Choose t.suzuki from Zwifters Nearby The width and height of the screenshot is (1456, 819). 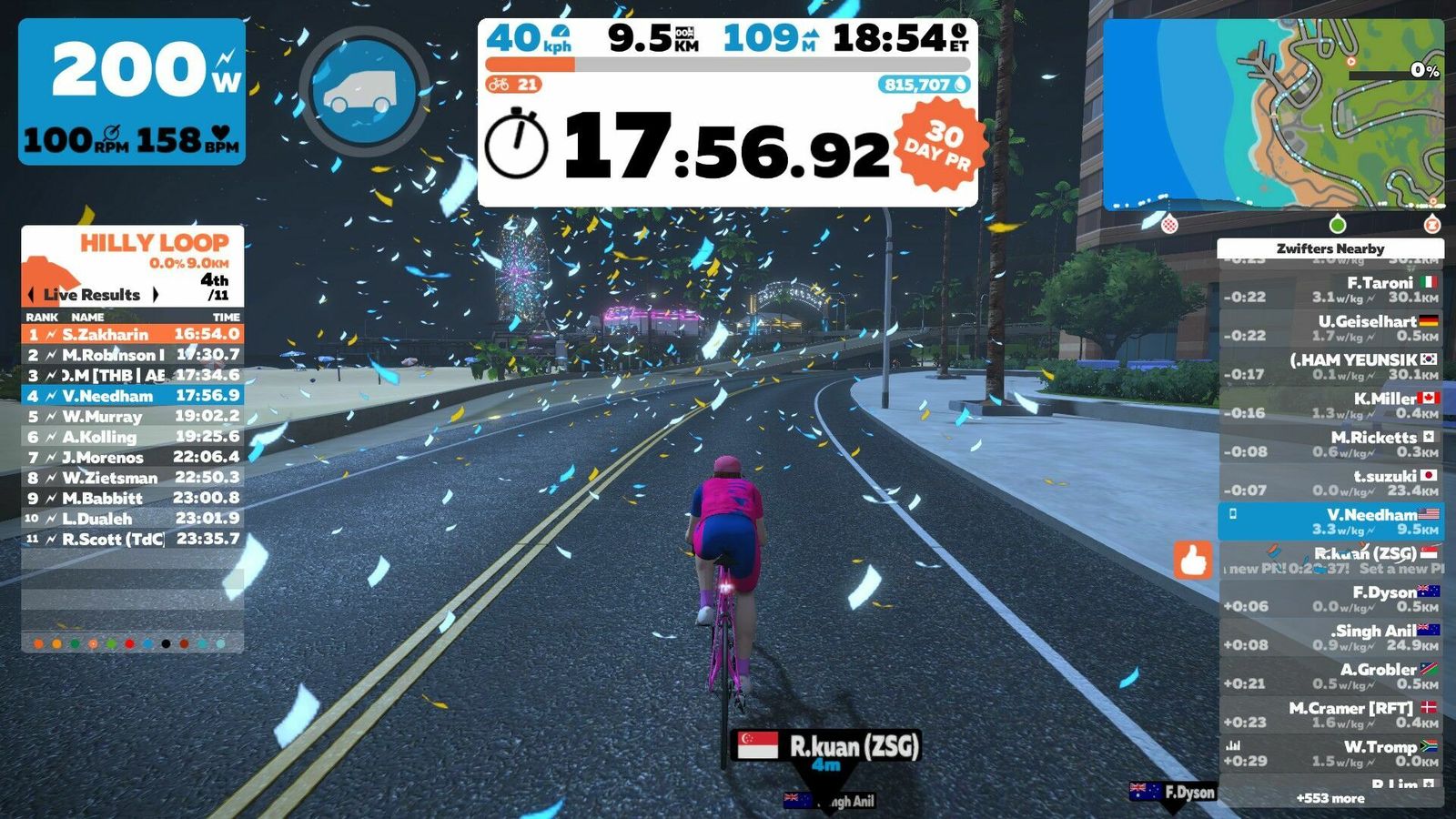[1330, 482]
